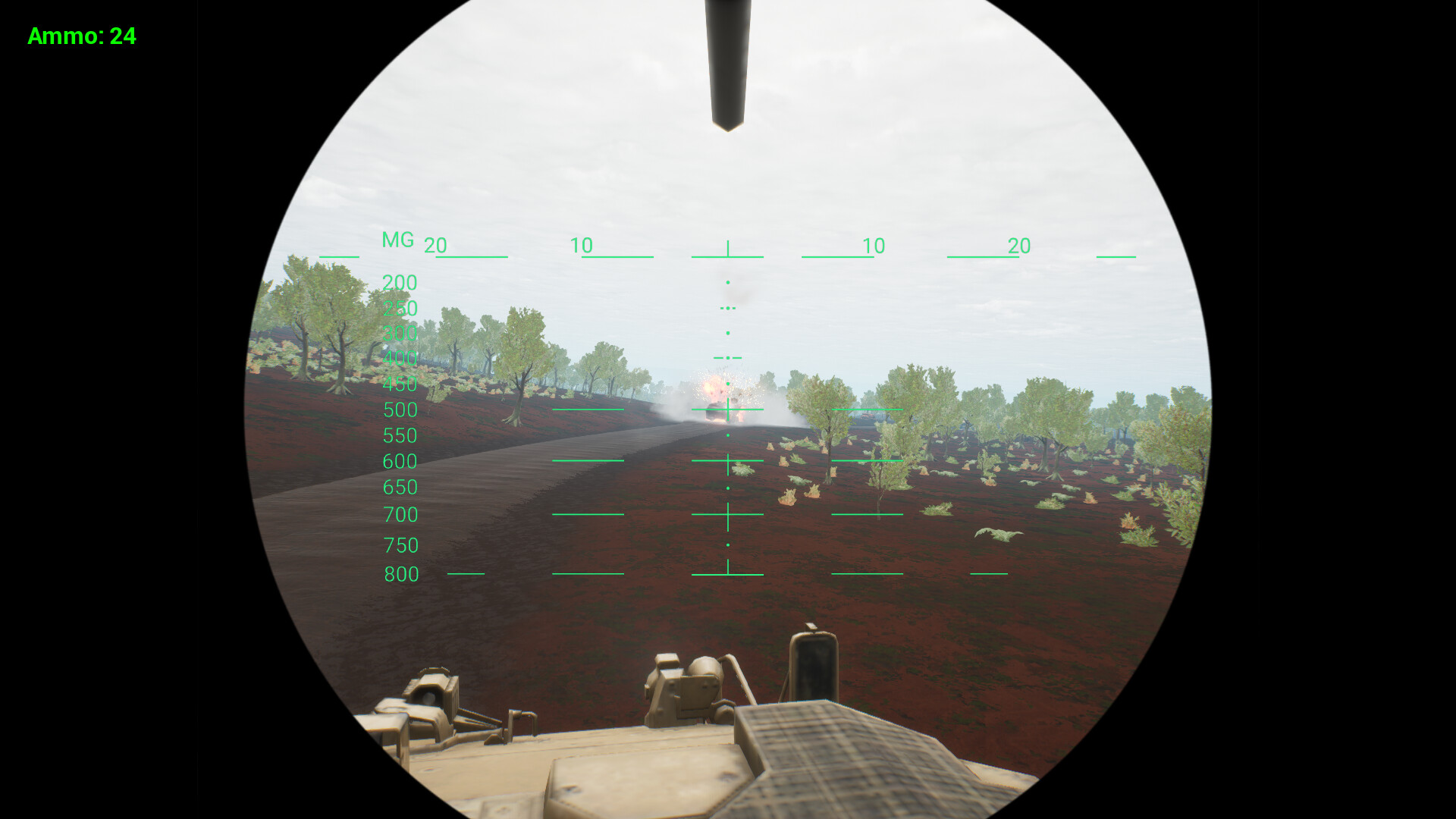
Task: Click the barrel silhouette at sight top
Action: [726, 64]
